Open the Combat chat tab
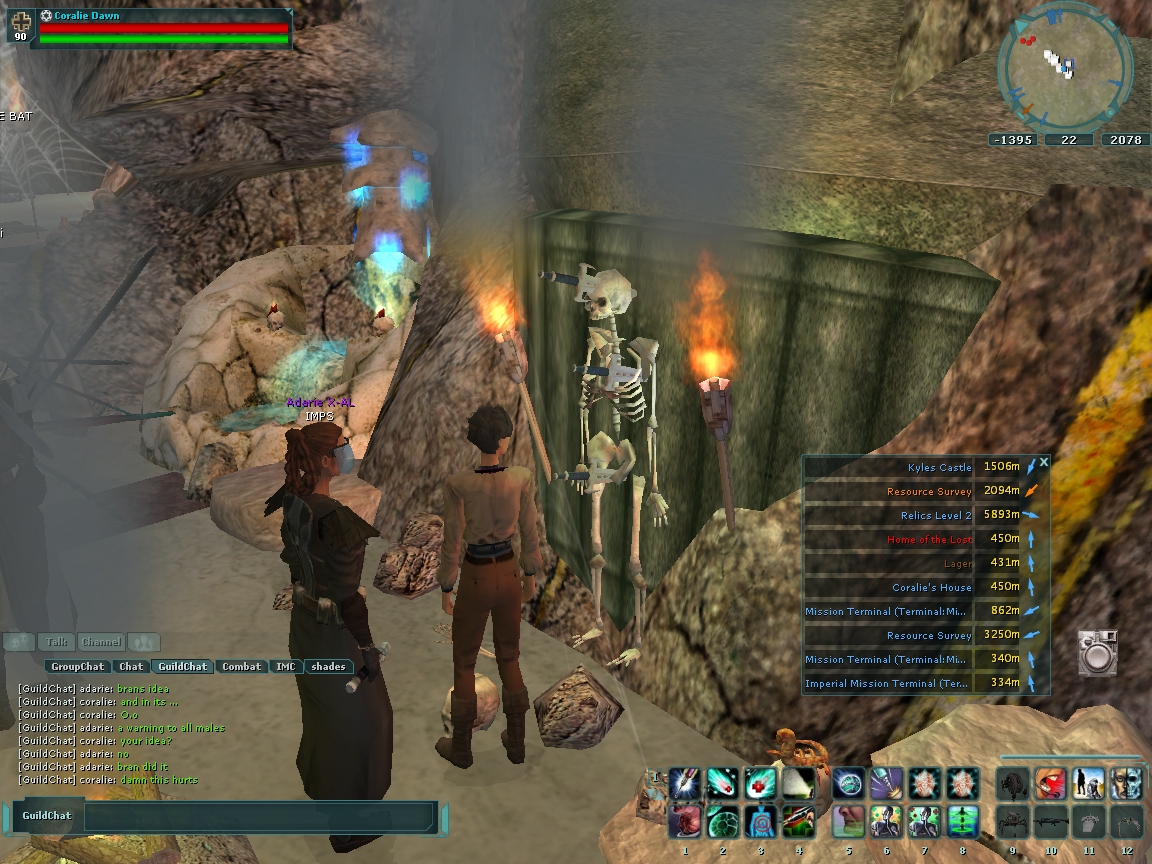 coord(241,666)
